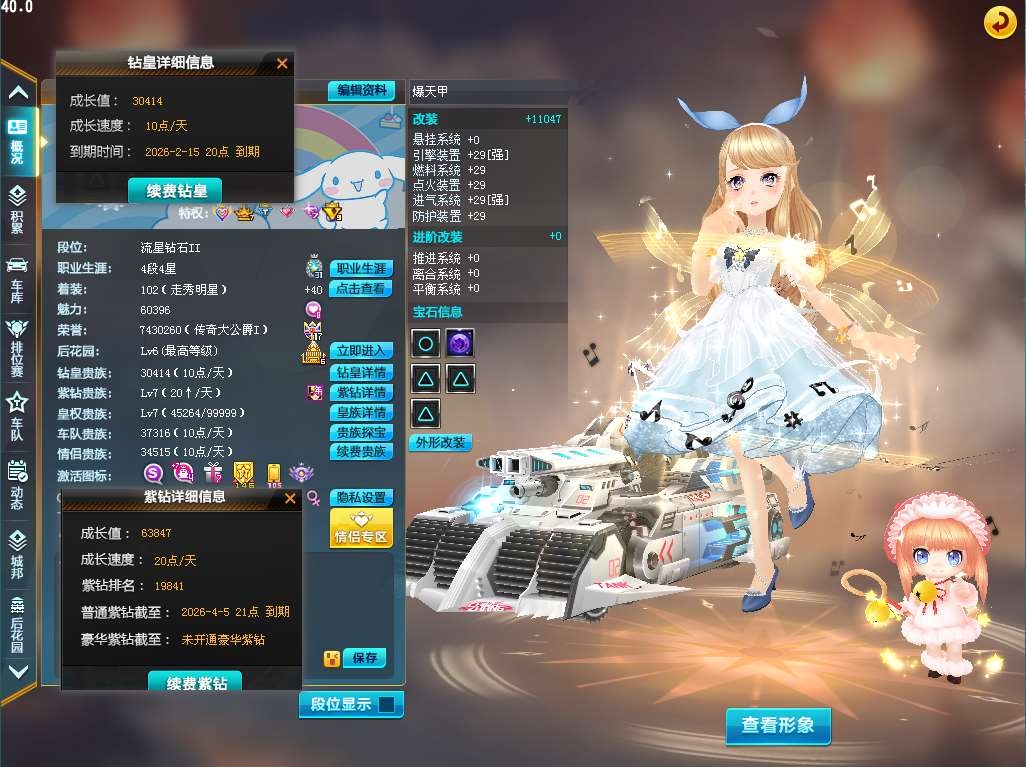
Task: Open the 职业生涯 career page
Action: point(361,269)
